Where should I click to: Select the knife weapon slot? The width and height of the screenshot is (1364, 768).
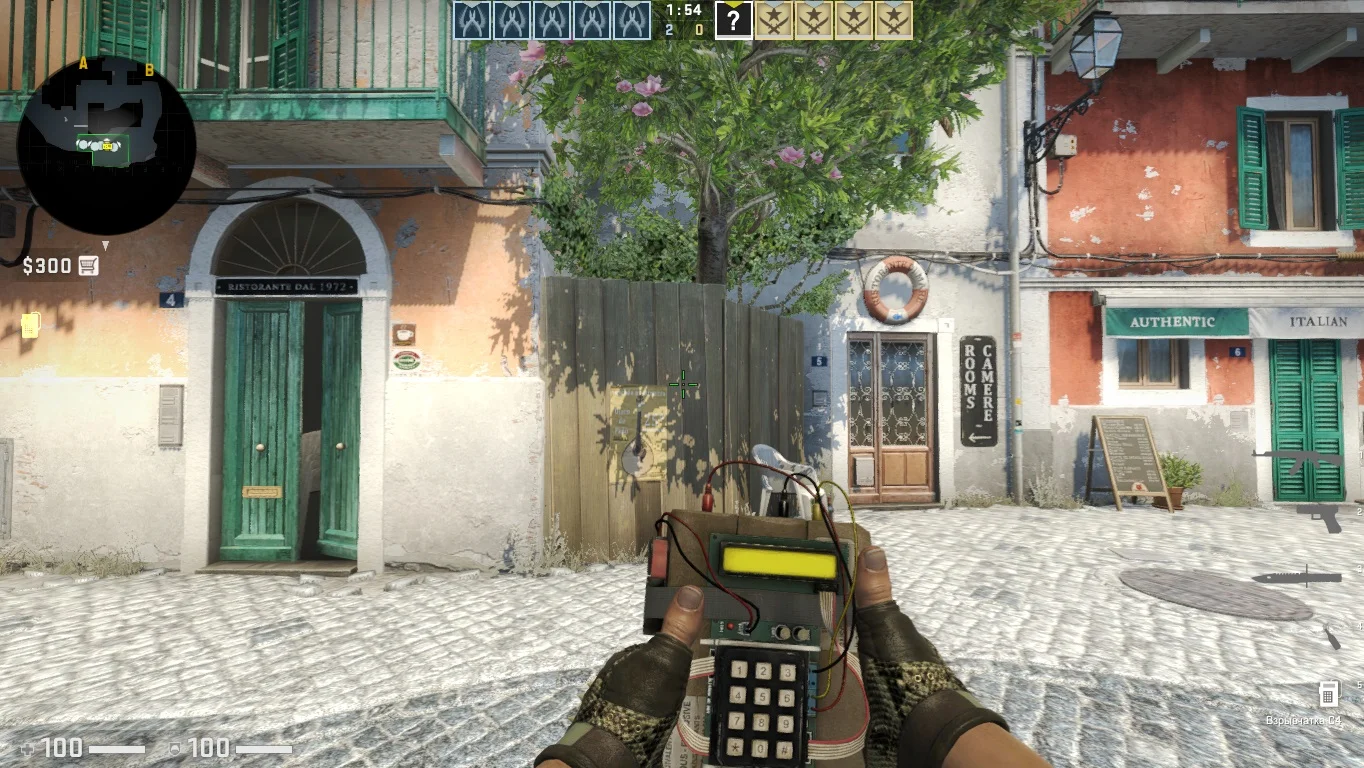[1296, 577]
